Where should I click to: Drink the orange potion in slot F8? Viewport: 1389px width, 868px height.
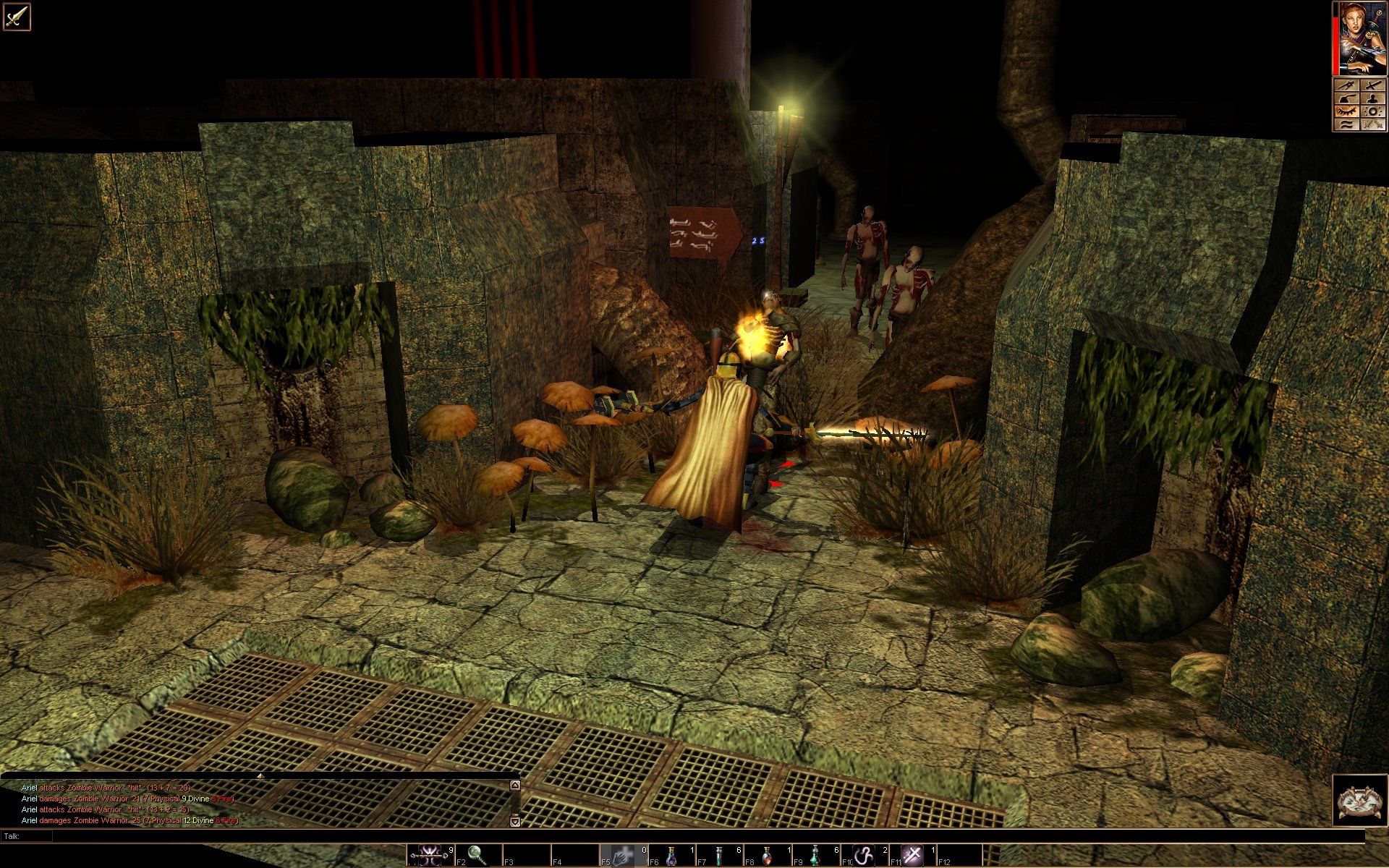(768, 856)
